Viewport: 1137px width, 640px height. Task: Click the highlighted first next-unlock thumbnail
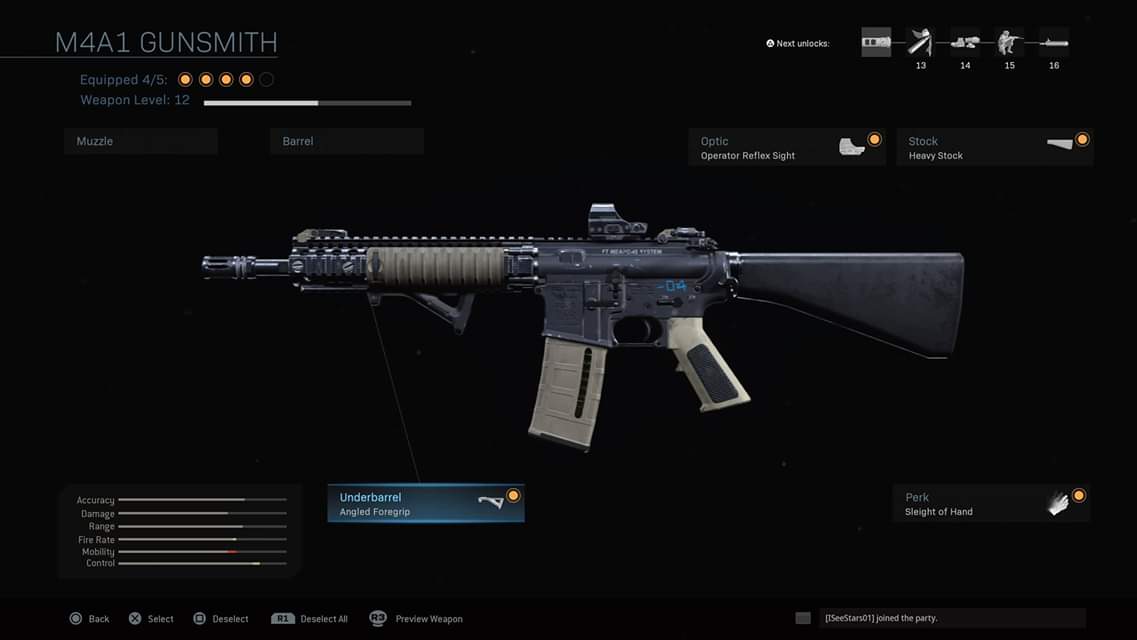[876, 42]
